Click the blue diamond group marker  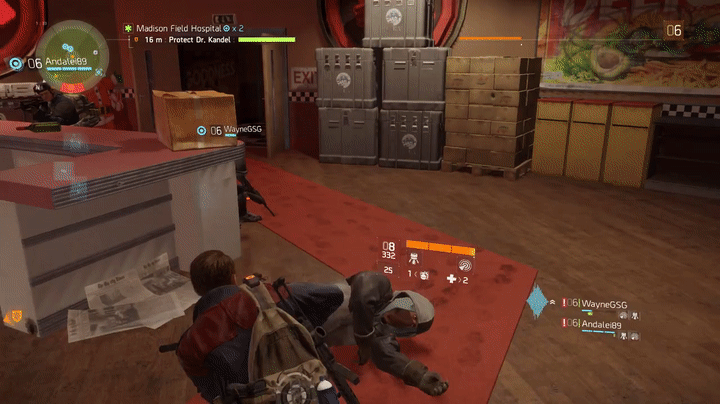pos(538,301)
